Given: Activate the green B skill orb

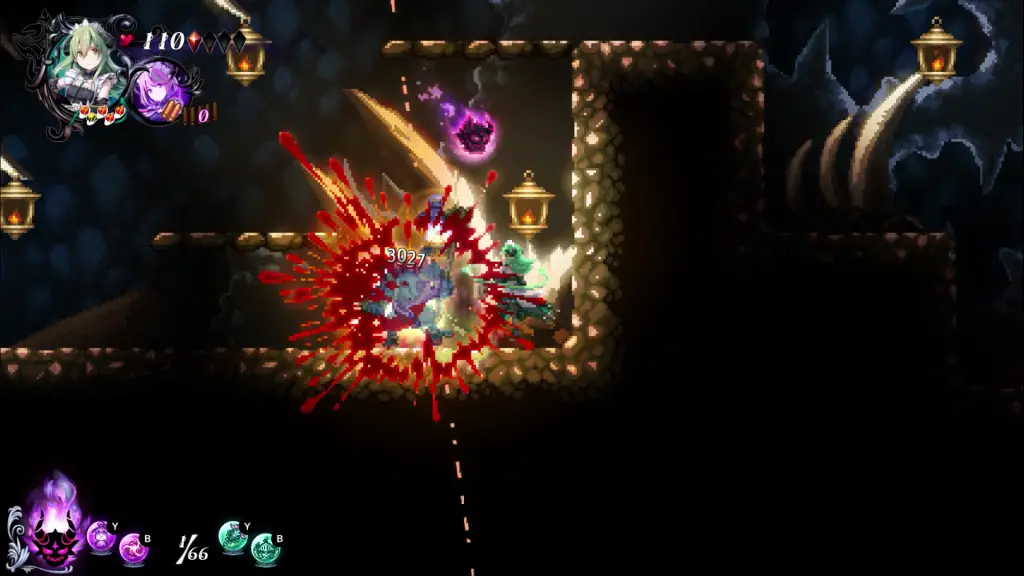Looking at the screenshot, I should 264,549.
